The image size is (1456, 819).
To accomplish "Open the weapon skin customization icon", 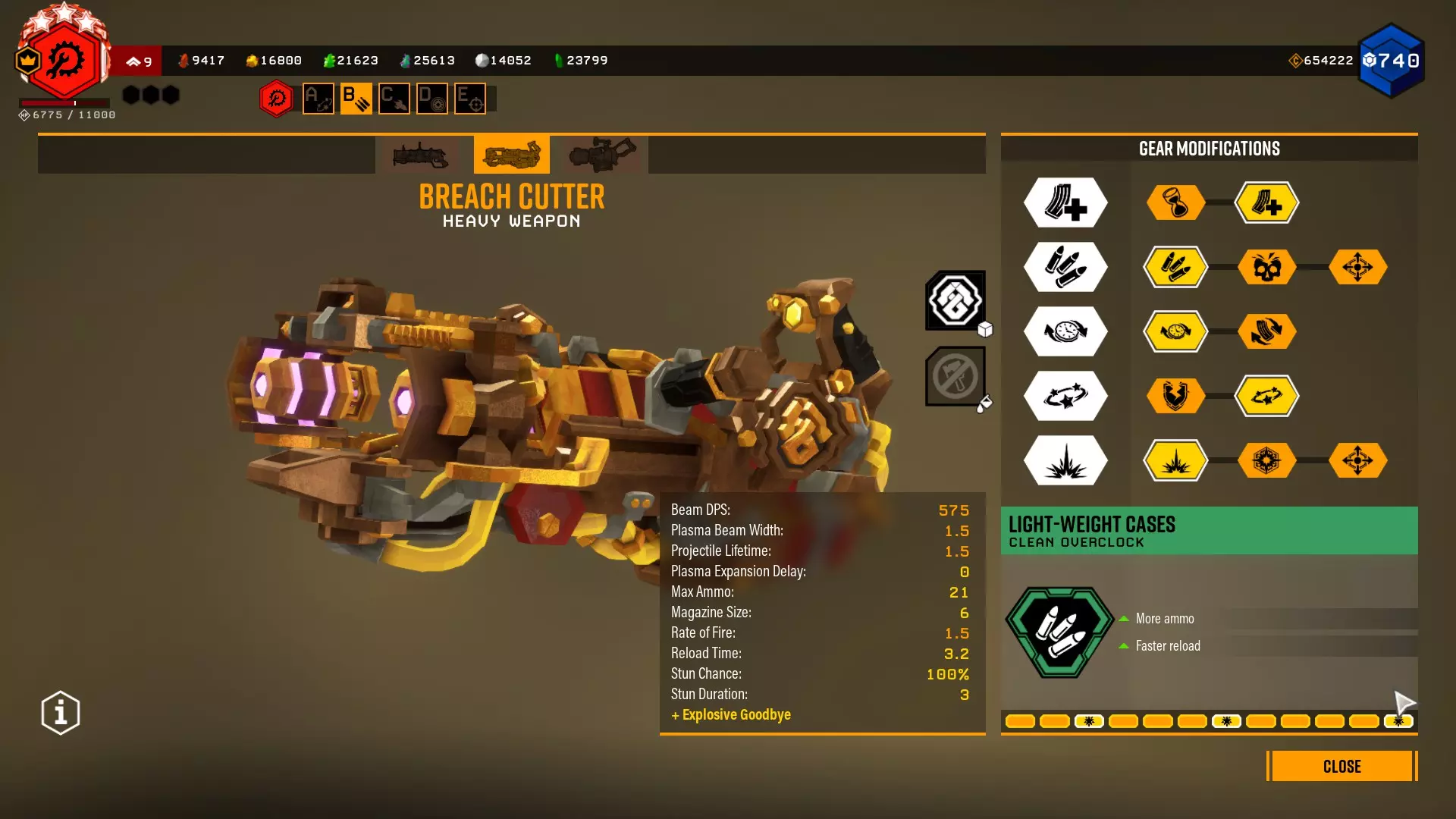I will [x=955, y=376].
